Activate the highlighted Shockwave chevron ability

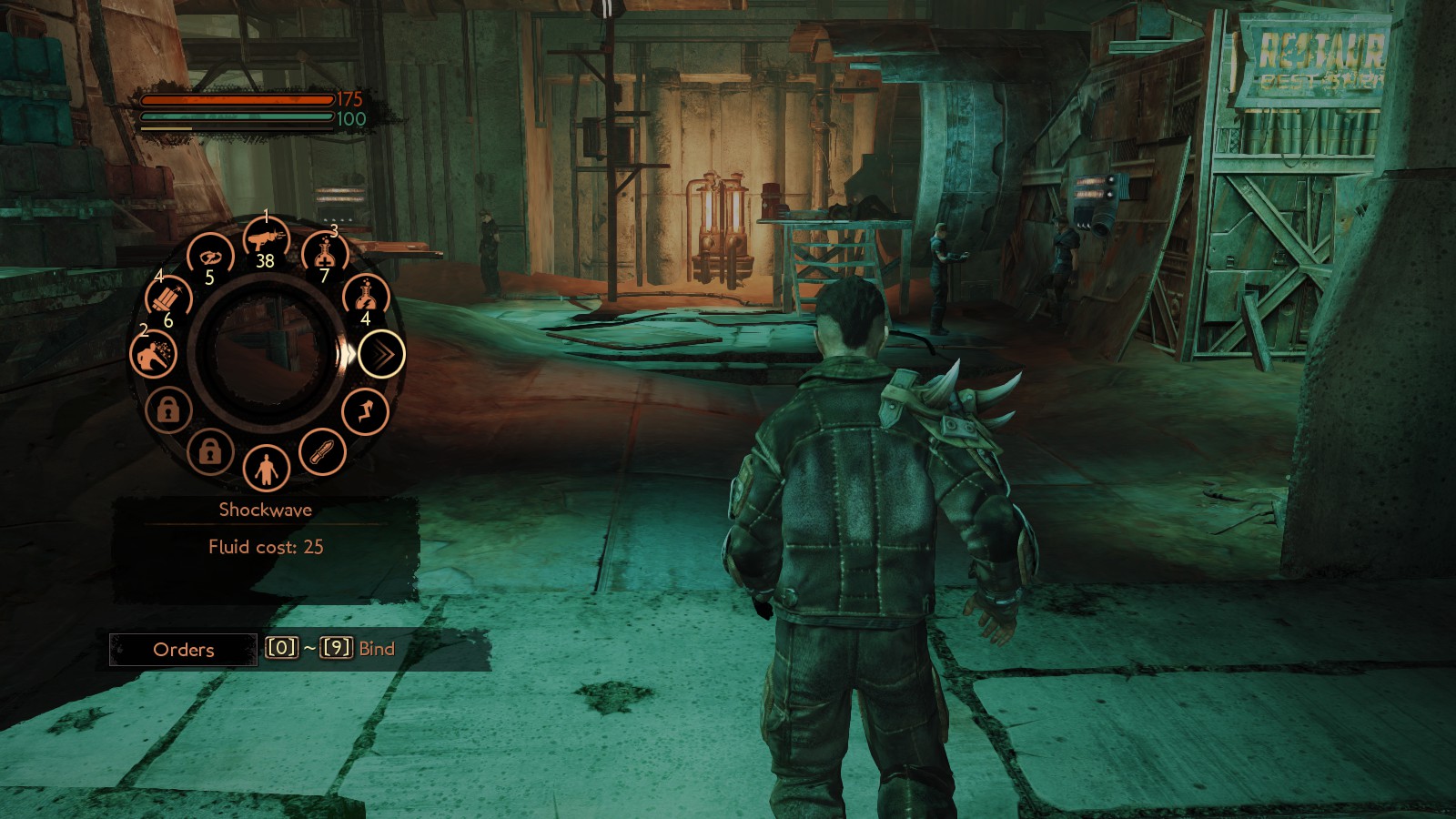click(381, 354)
